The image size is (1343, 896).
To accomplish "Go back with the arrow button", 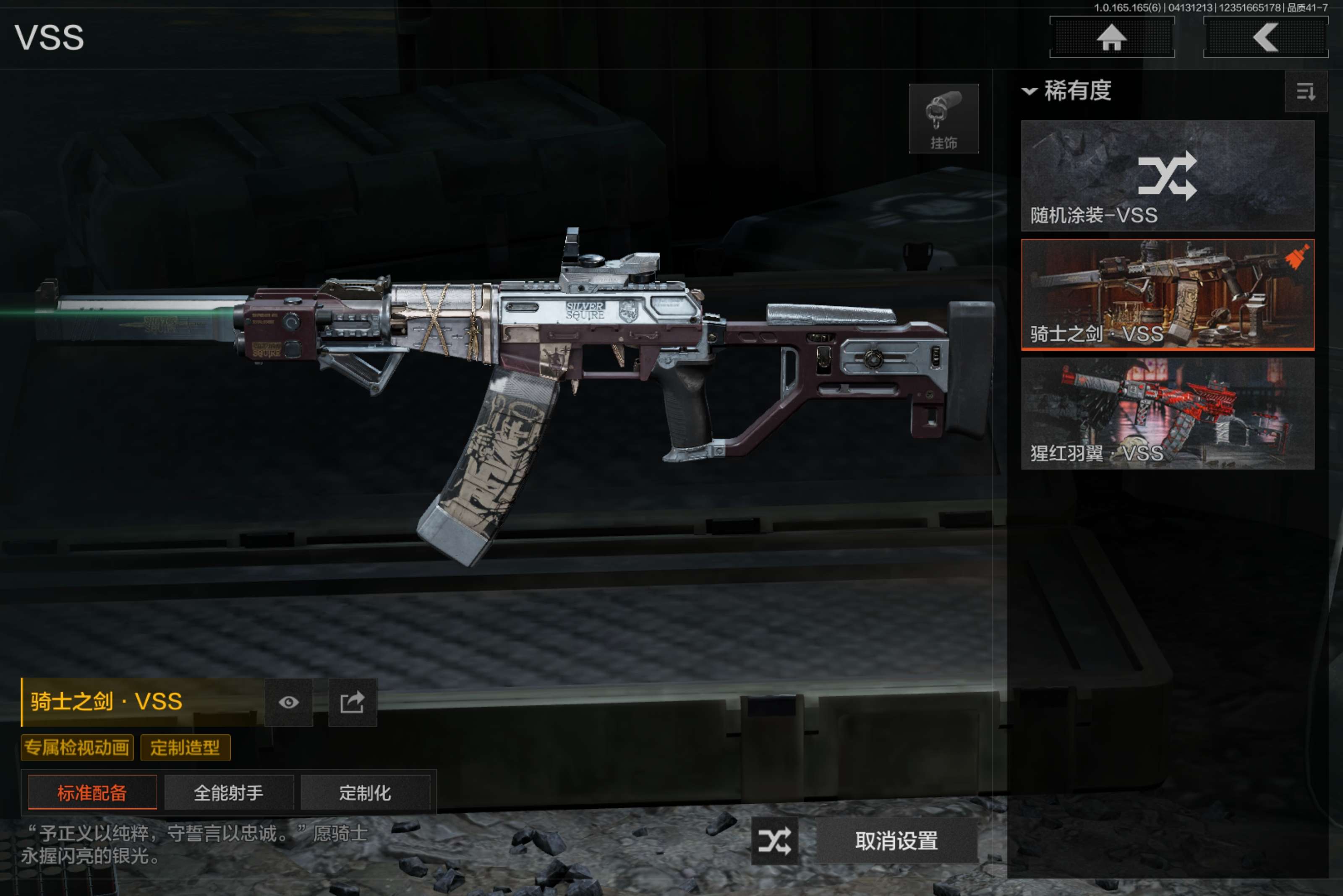I will tap(1265, 38).
